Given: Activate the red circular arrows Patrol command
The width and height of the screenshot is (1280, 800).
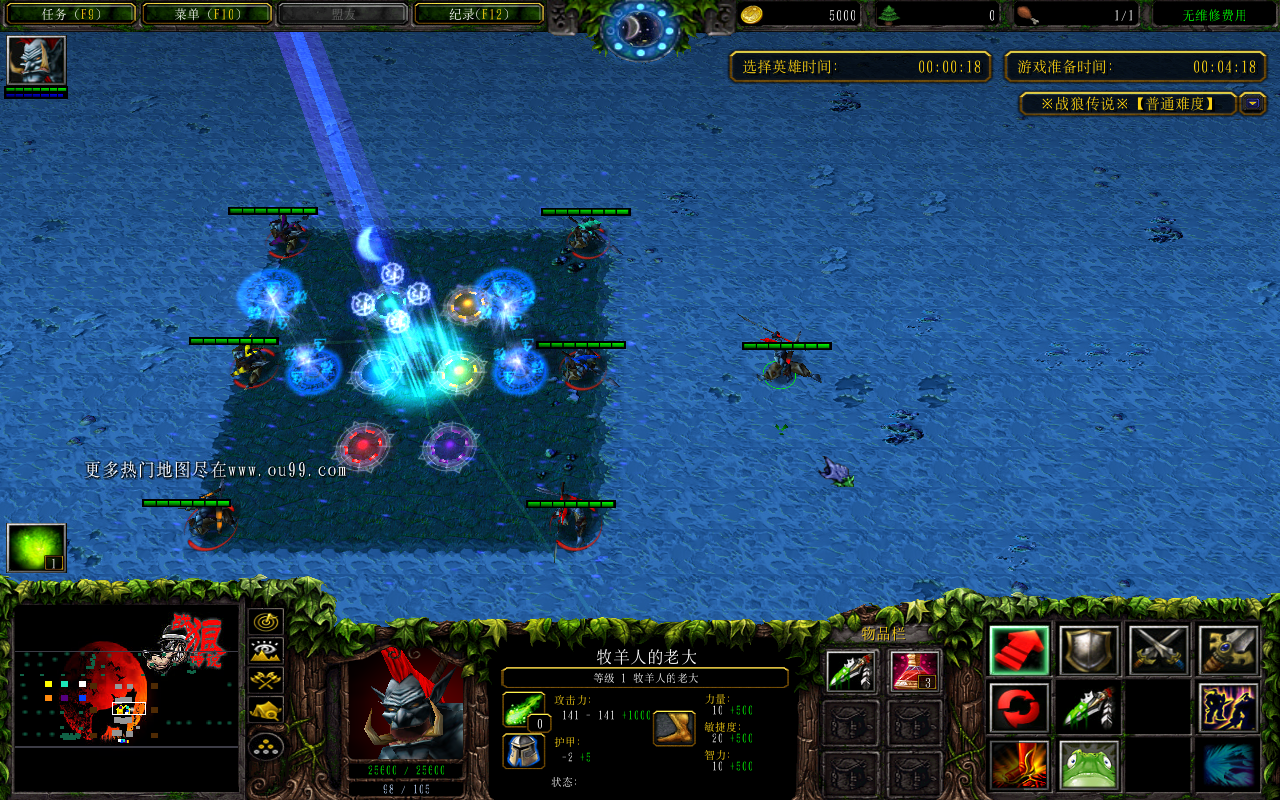Looking at the screenshot, I should tap(1019, 708).
